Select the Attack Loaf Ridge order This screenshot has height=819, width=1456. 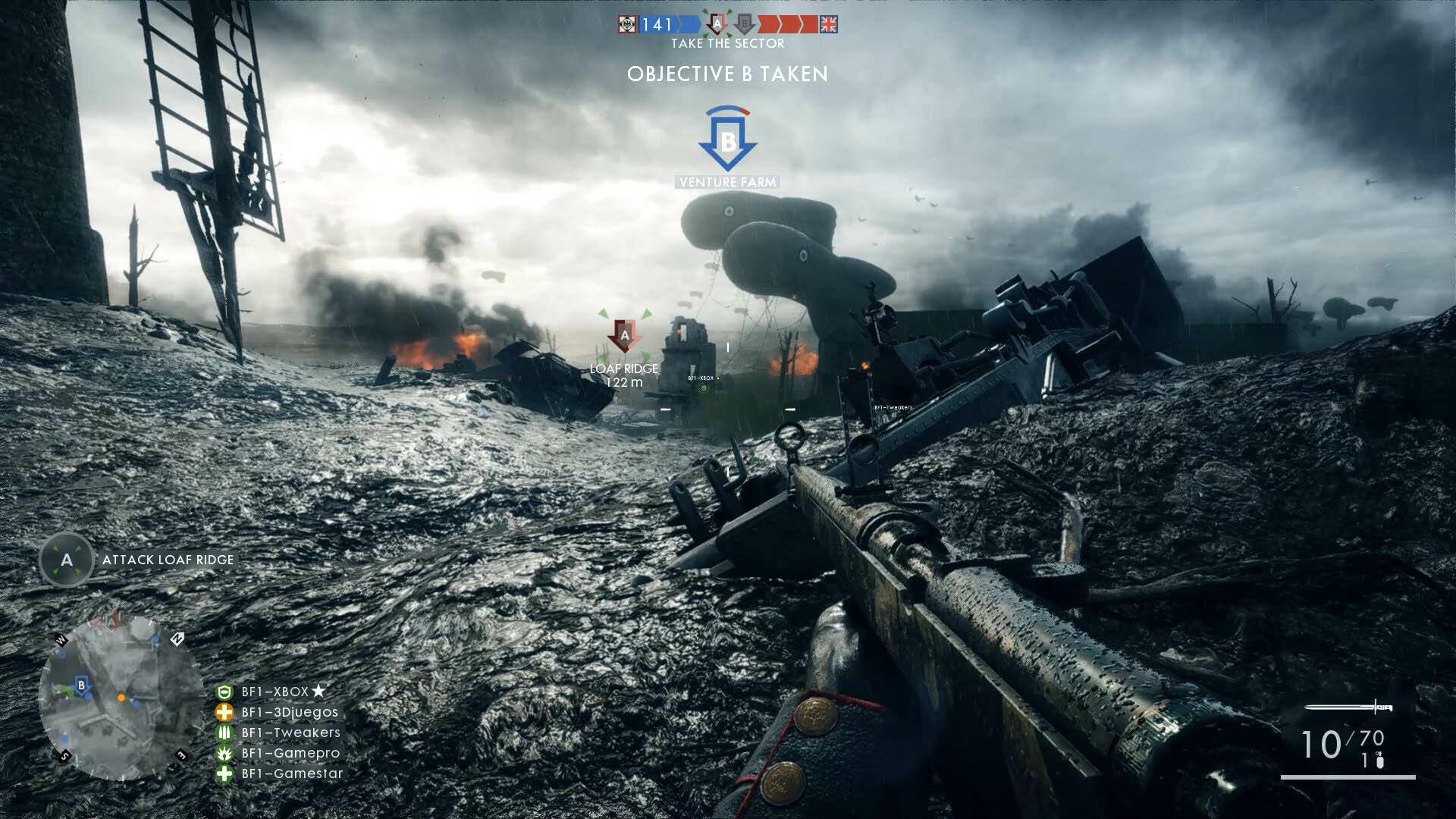tap(168, 560)
